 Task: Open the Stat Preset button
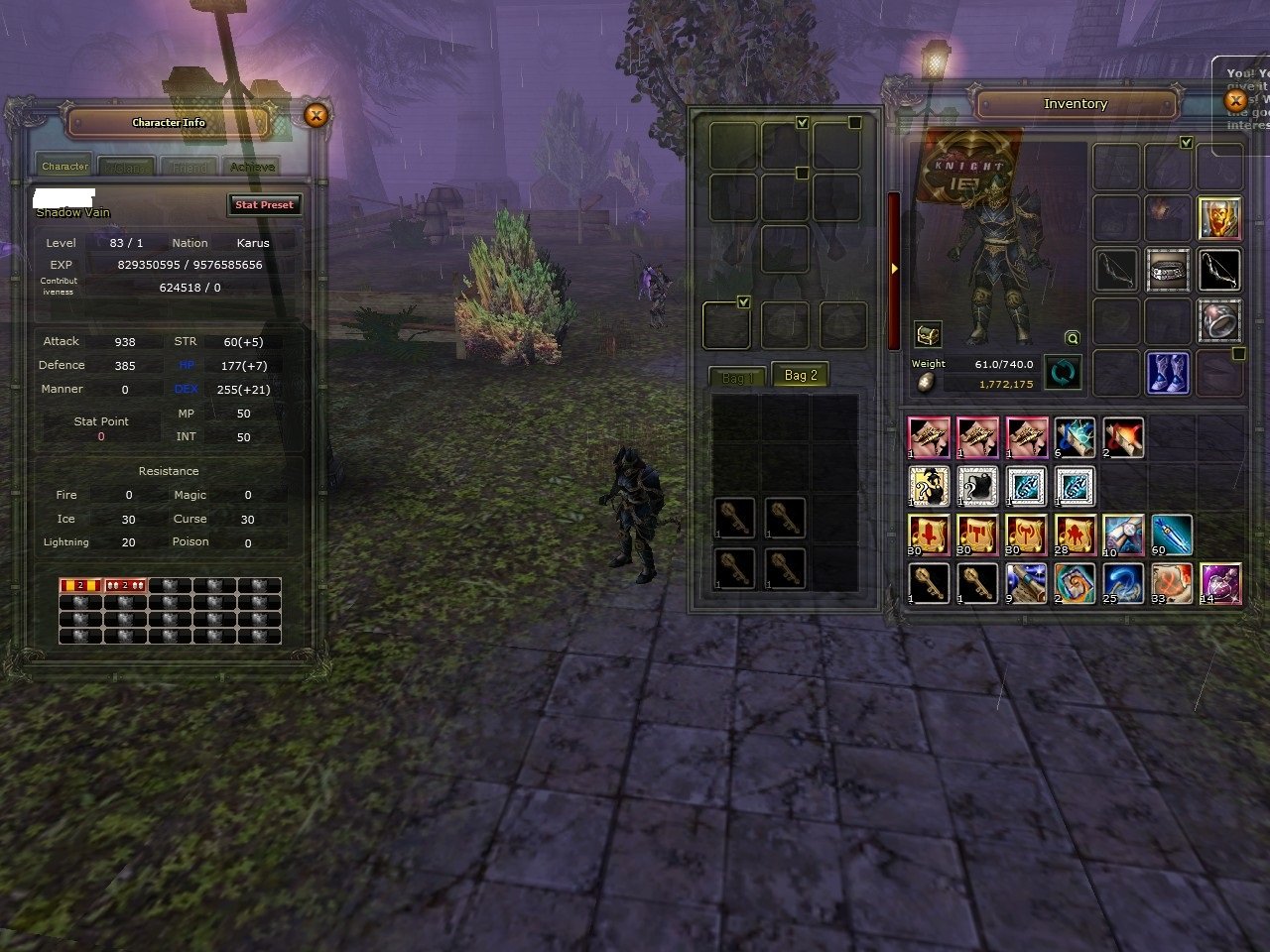click(264, 205)
